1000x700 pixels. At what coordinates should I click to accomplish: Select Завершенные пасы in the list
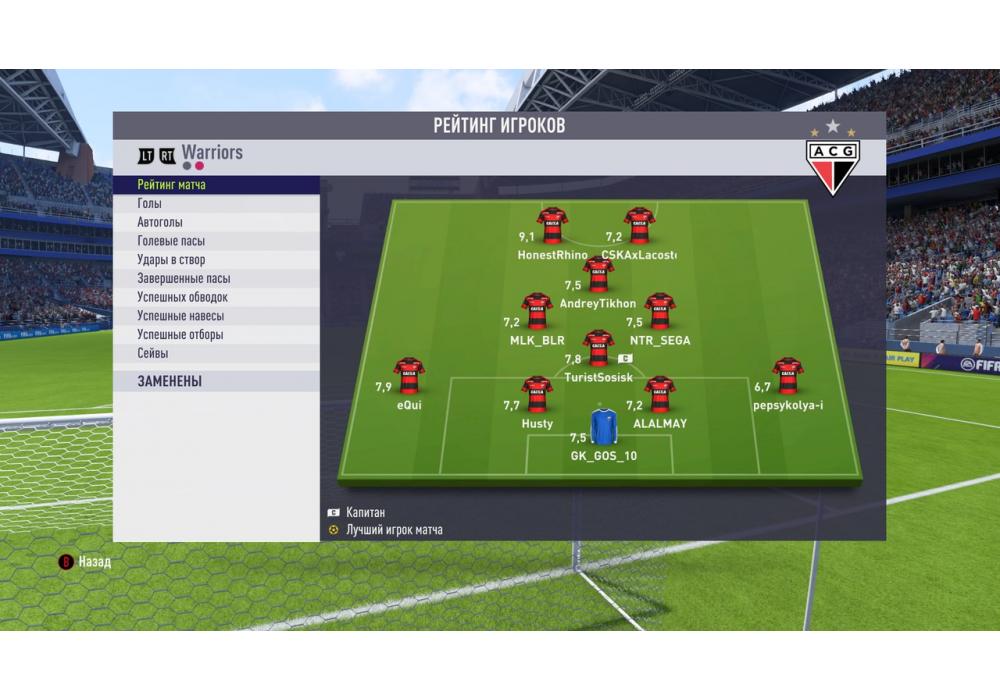click(x=216, y=279)
